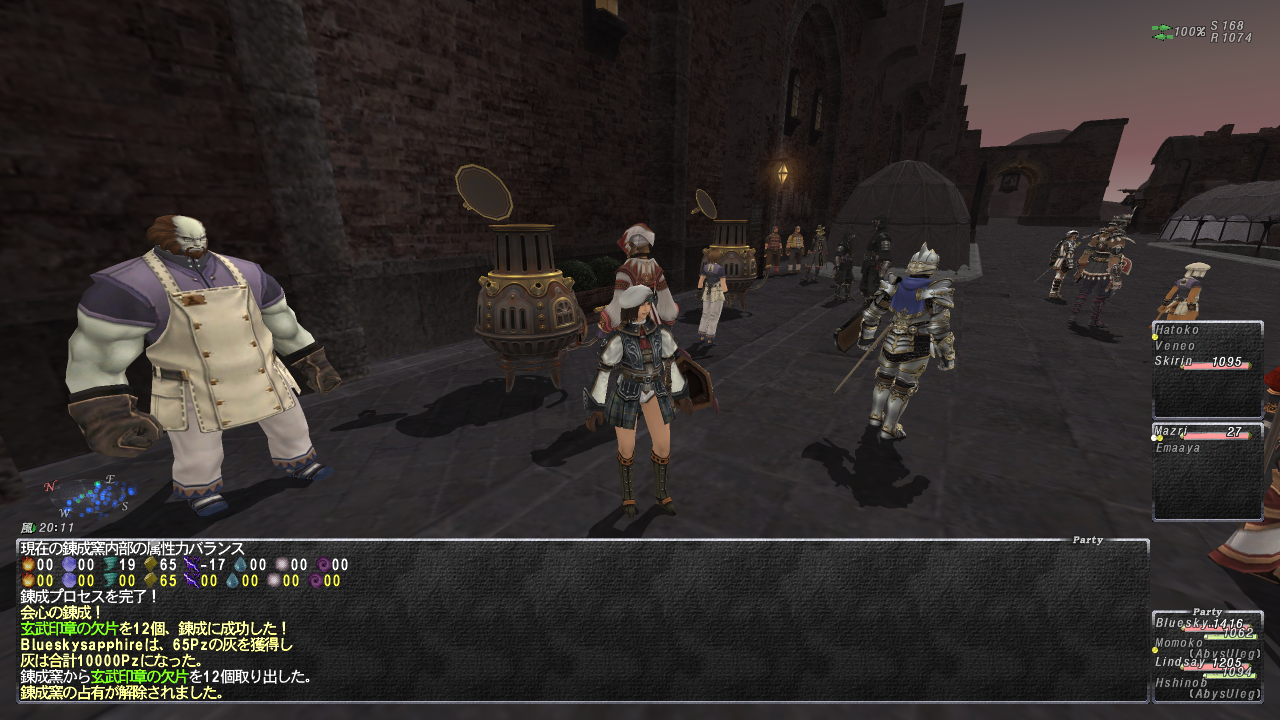This screenshot has height=720, width=1280.
Task: Target alliance member Veneo
Action: click(1175, 346)
